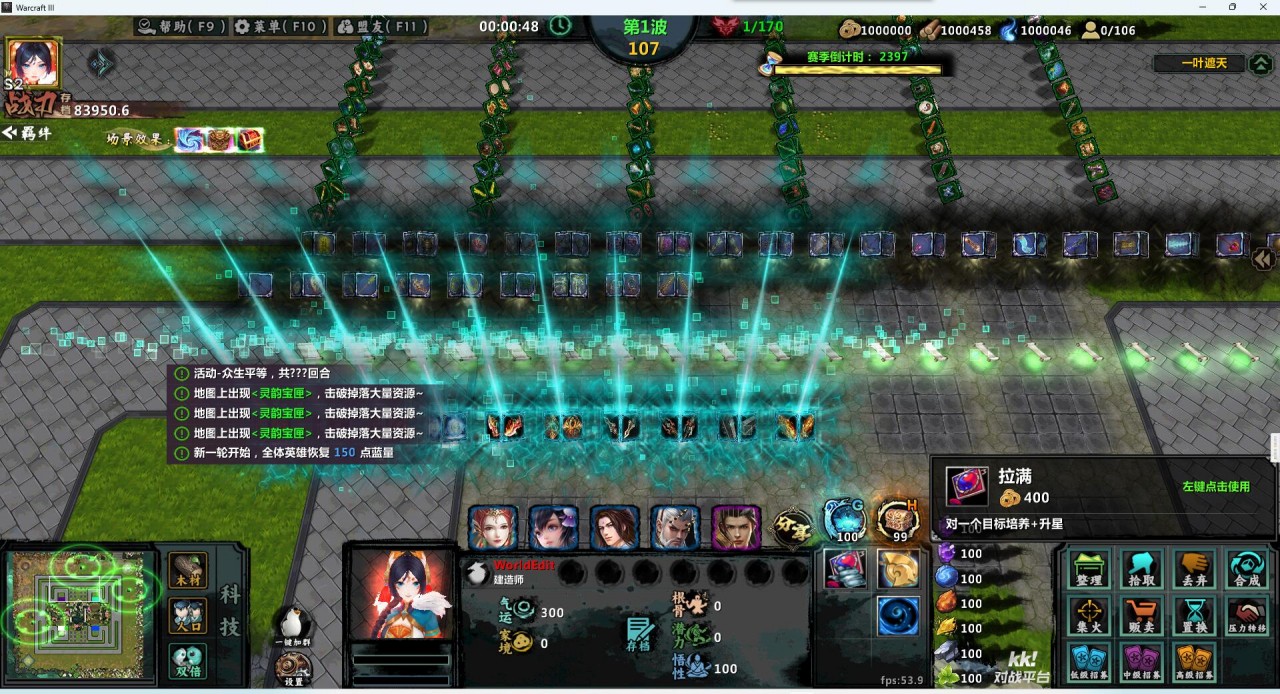1280x694 pixels.
Task: Select the 丢弃 discard command
Action: pos(1193,569)
